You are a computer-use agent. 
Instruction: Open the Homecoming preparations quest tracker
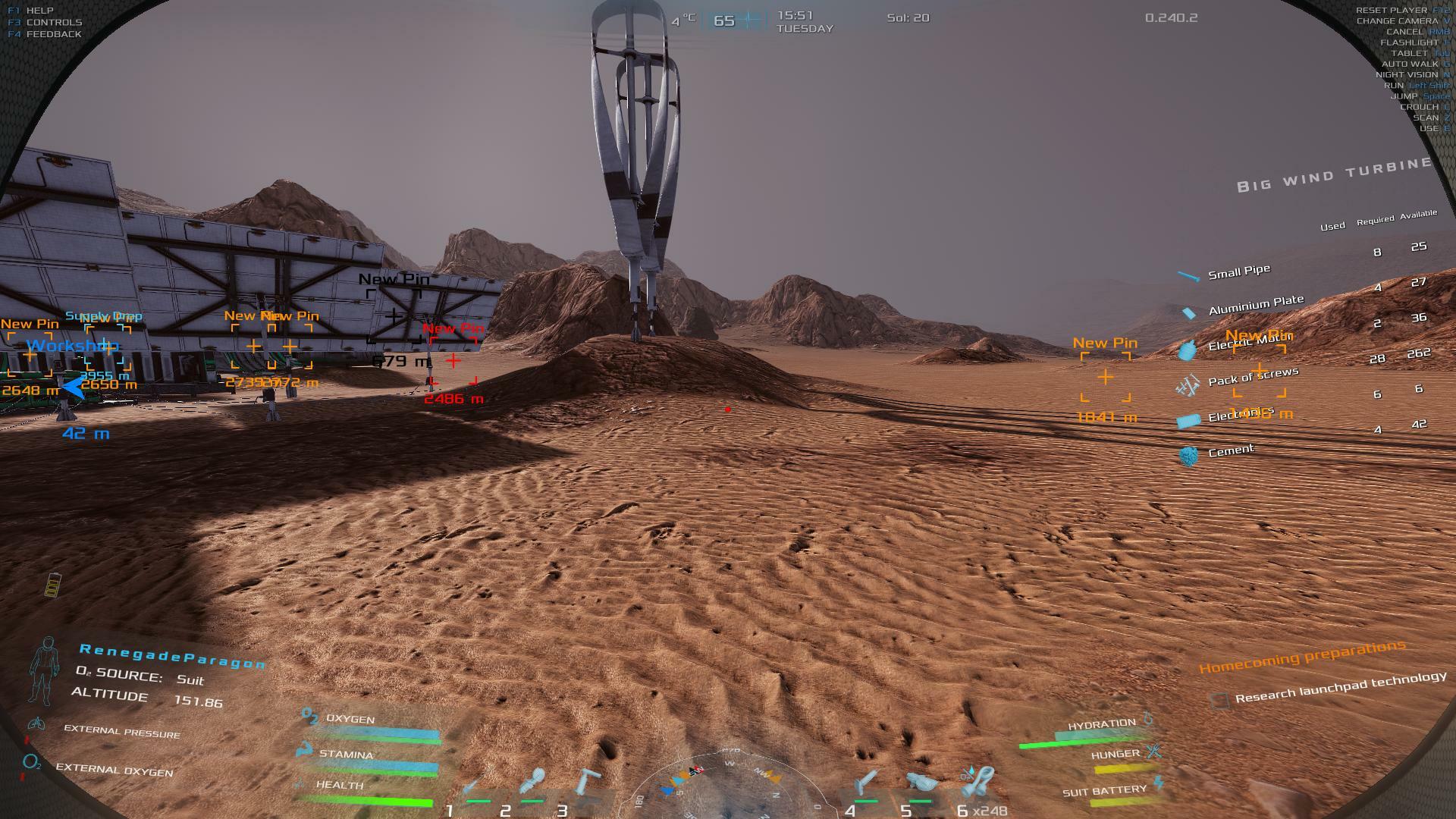tap(1301, 657)
